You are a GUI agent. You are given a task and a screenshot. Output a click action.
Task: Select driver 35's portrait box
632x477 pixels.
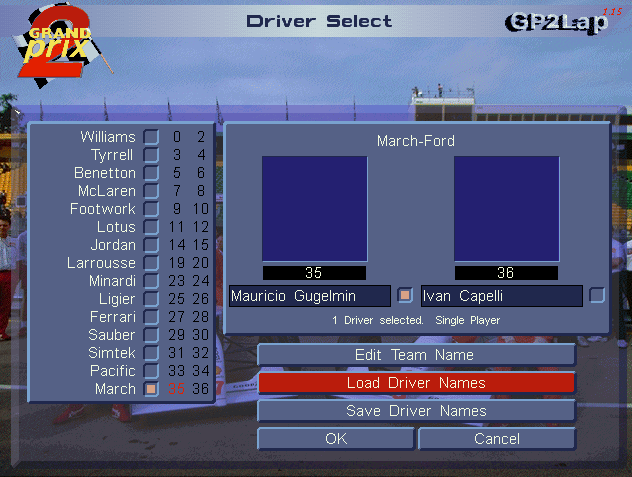tap(314, 208)
